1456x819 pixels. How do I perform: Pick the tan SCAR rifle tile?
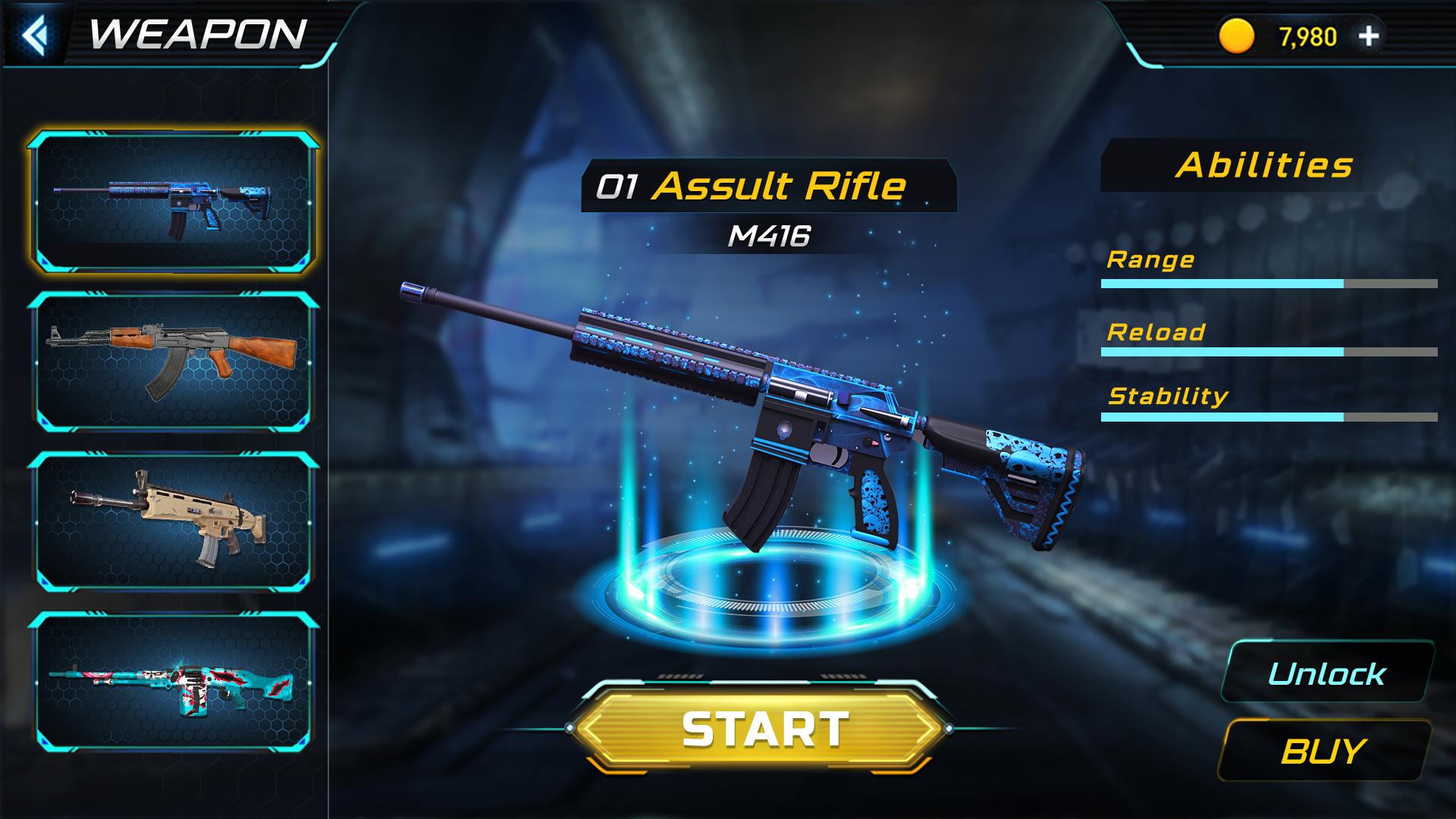[174, 522]
